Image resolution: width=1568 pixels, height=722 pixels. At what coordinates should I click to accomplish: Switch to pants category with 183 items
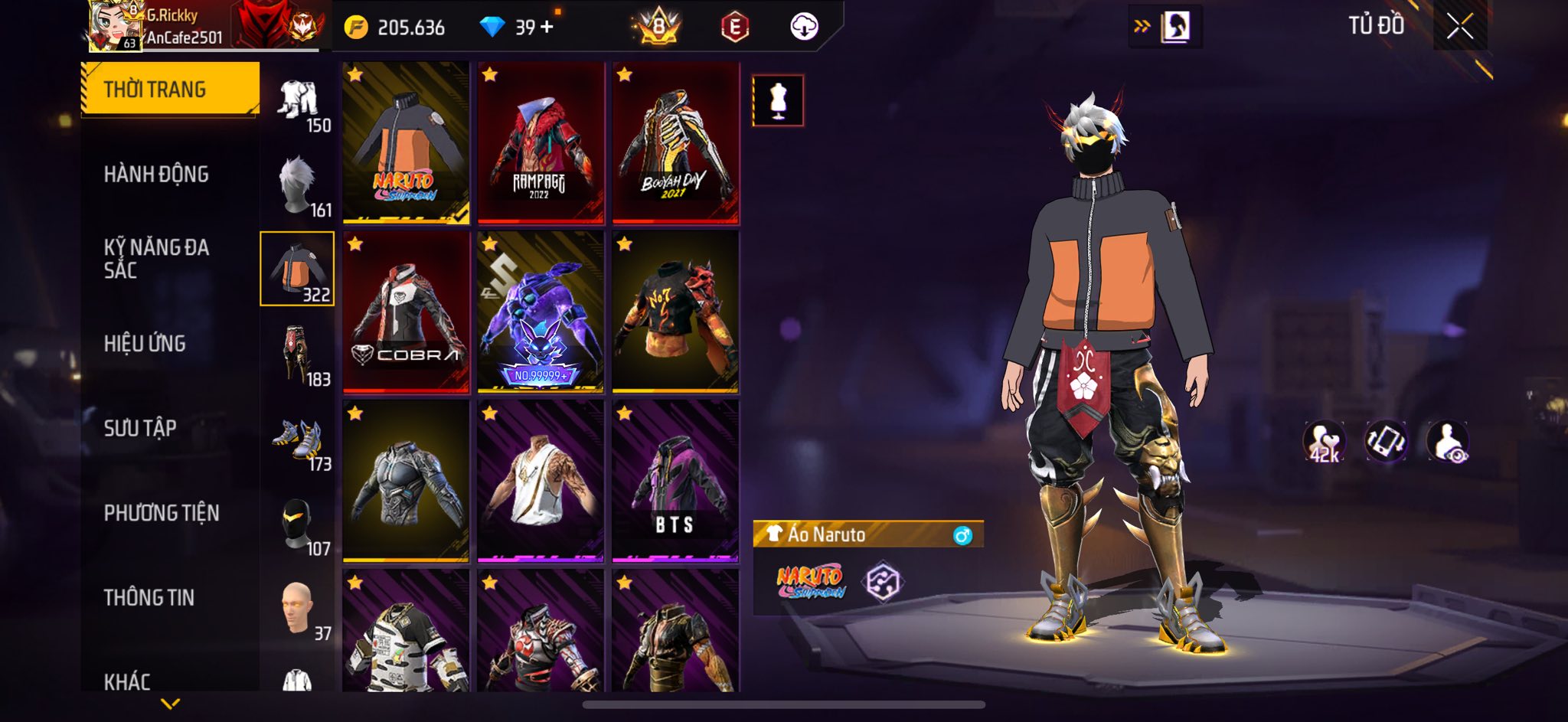click(299, 355)
